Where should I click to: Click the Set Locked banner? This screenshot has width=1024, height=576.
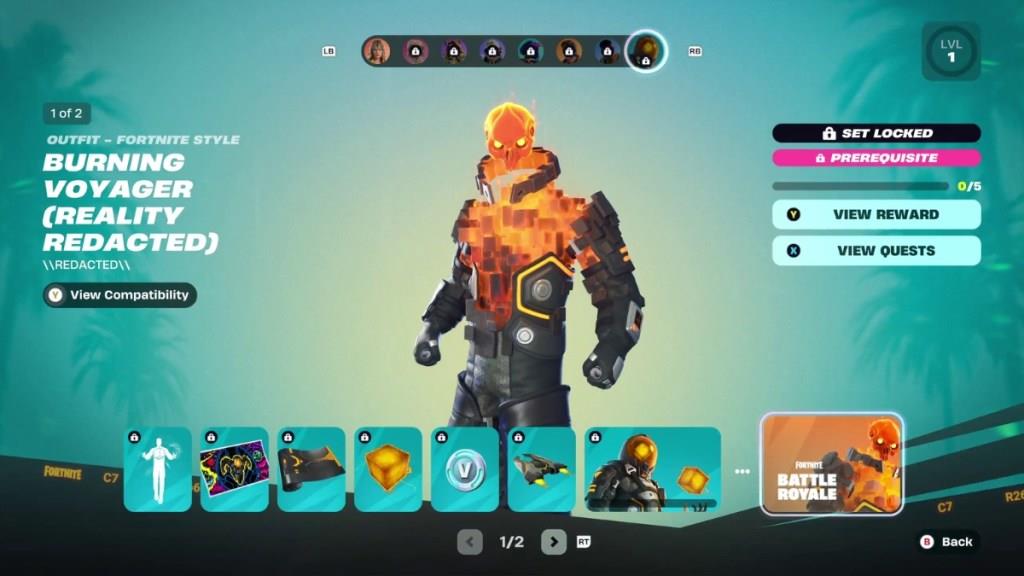pyautogui.click(x=876, y=133)
